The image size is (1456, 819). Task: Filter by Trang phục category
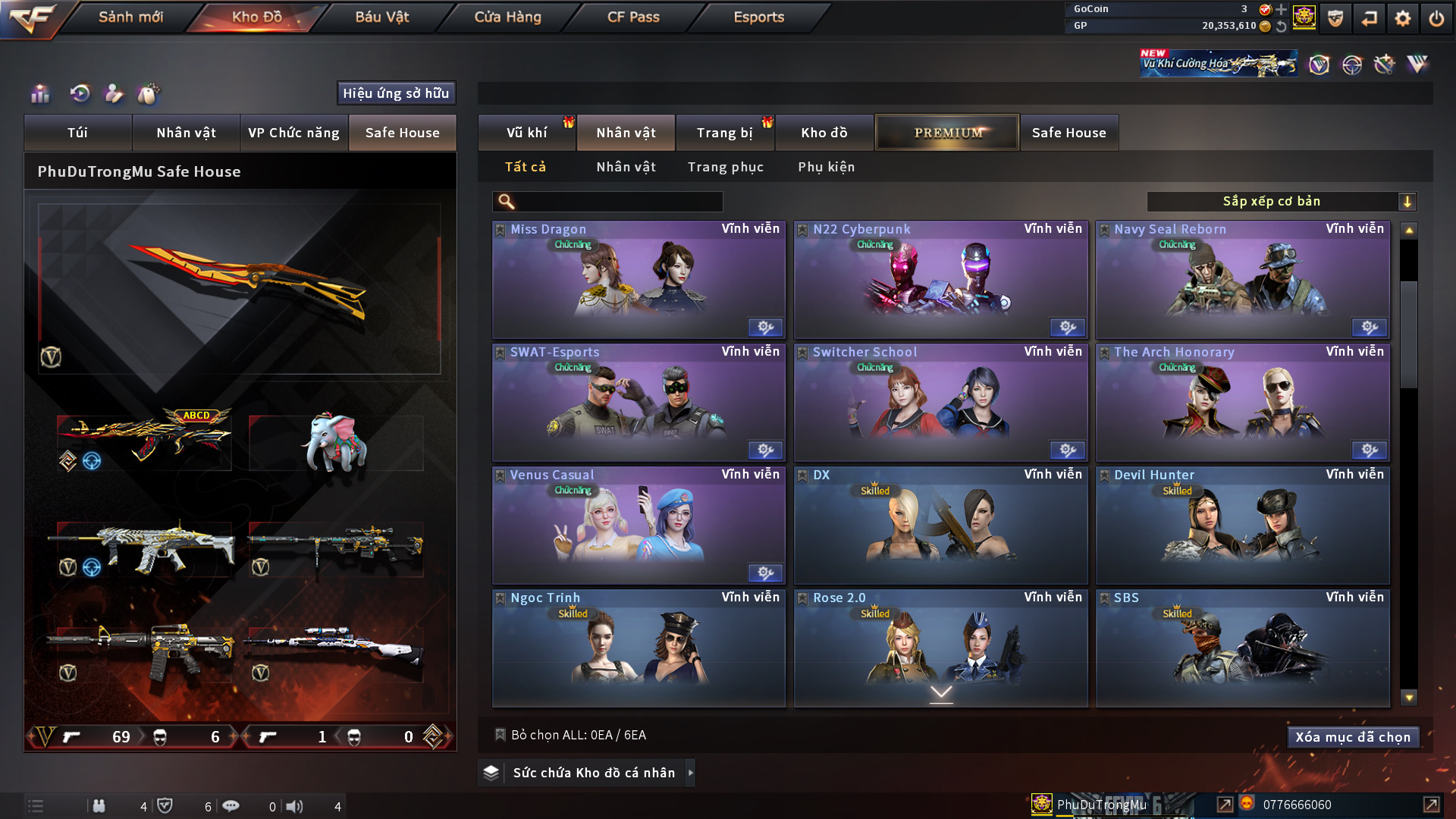point(725,167)
